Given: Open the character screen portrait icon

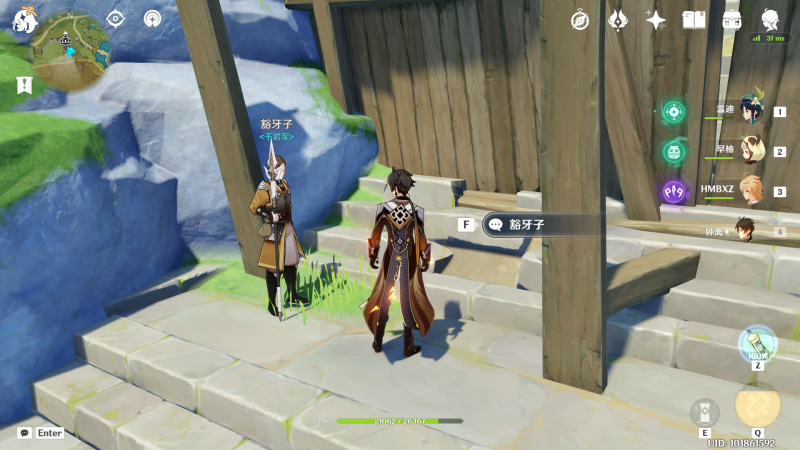Looking at the screenshot, I should coord(770,20).
